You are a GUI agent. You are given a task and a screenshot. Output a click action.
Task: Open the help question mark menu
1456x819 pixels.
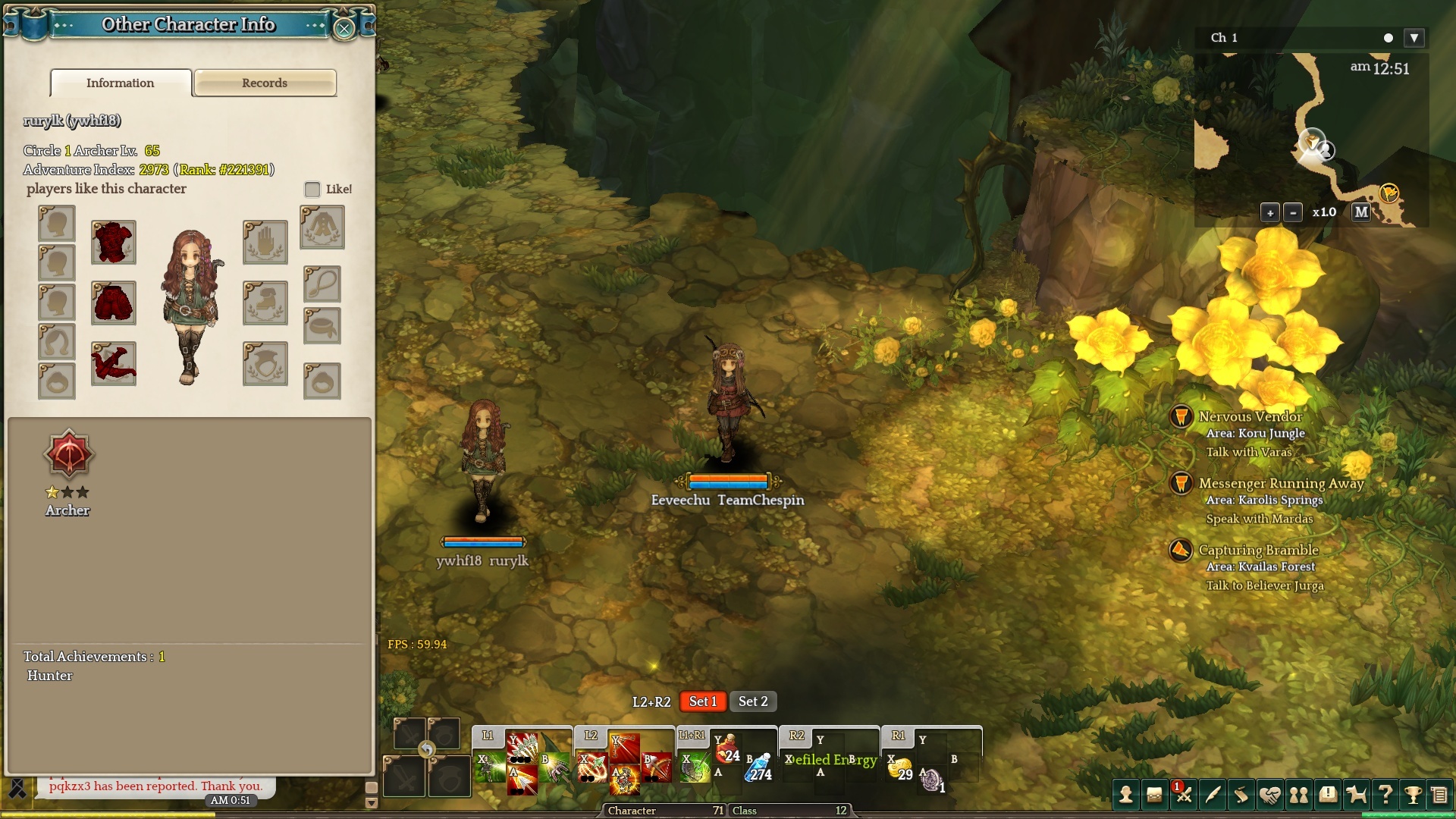1385,795
